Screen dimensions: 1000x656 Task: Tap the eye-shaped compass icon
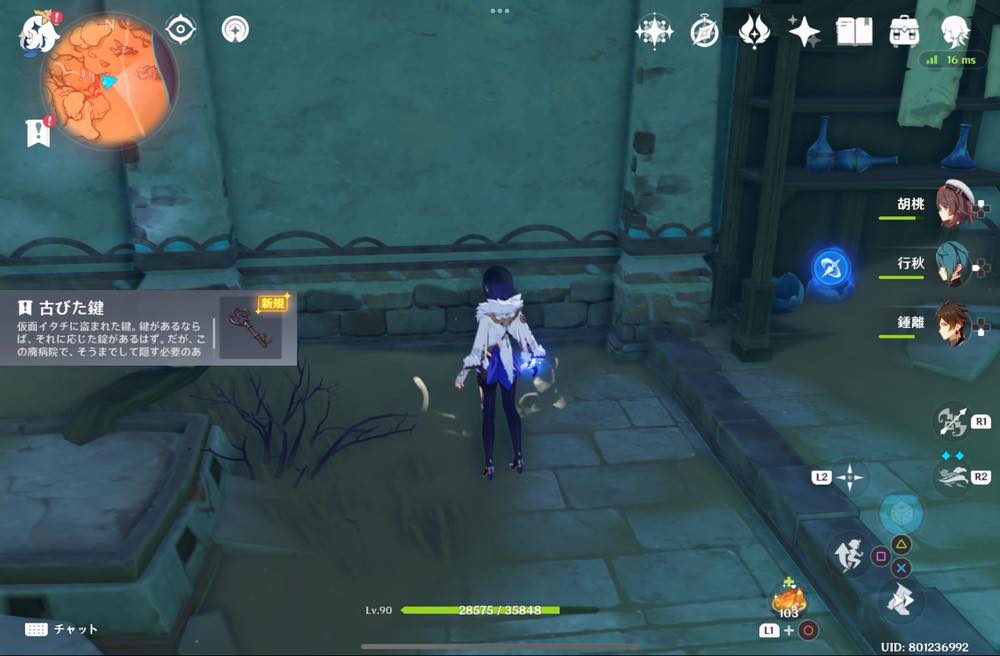click(180, 30)
